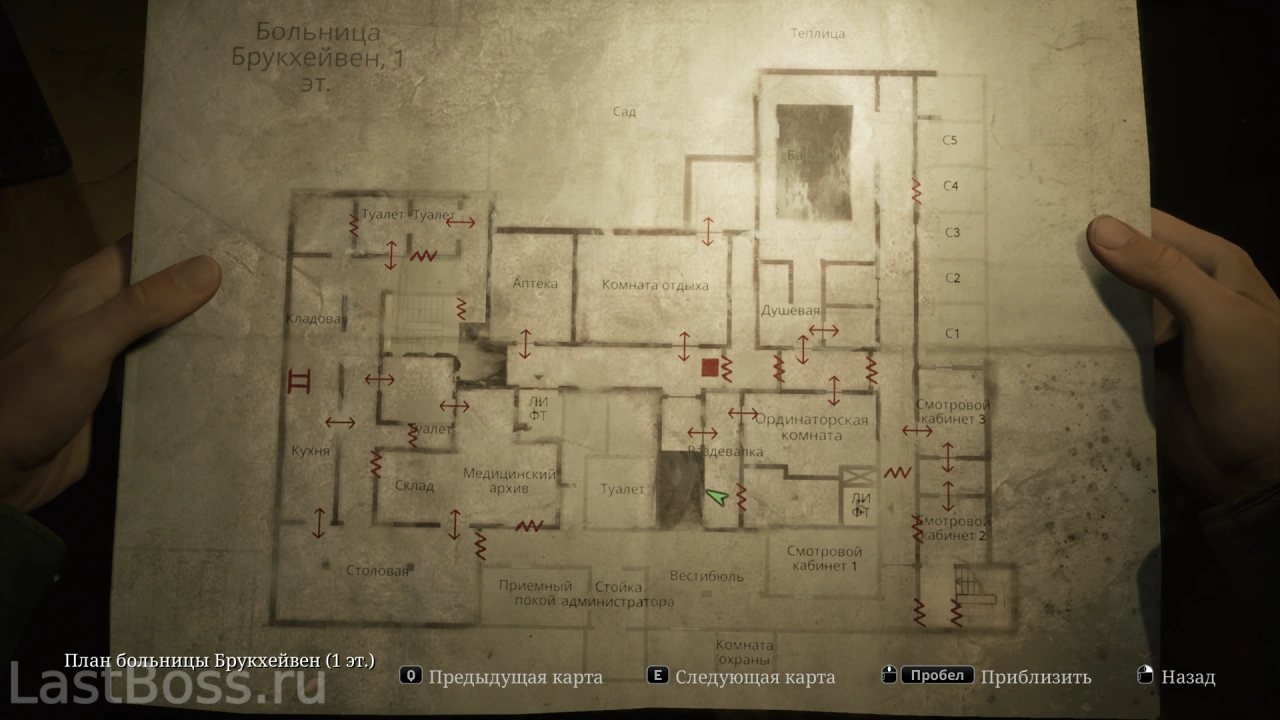
Task: Click the Столовая room on the map
Action: coord(378,571)
